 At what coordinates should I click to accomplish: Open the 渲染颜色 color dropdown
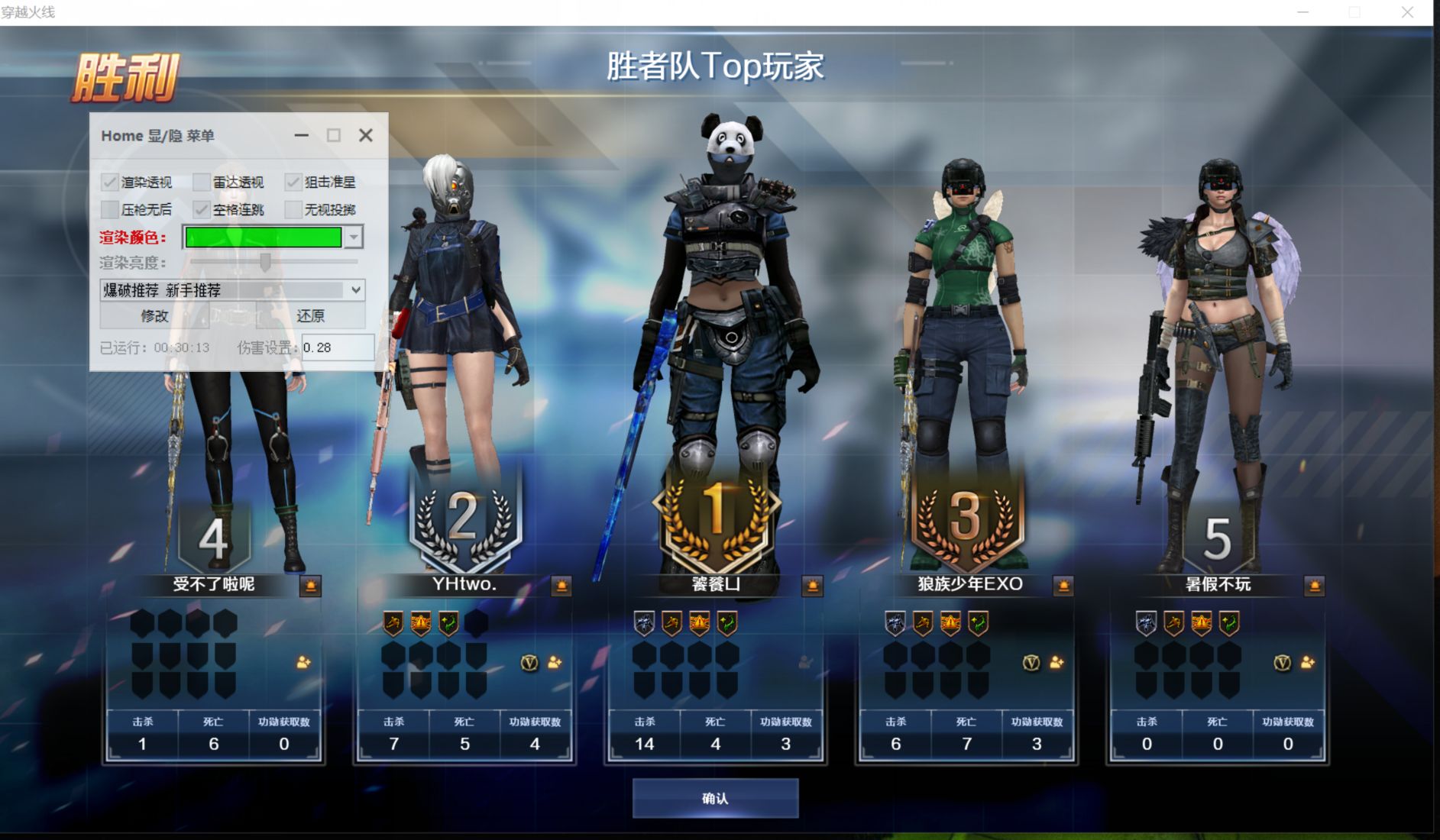[352, 237]
